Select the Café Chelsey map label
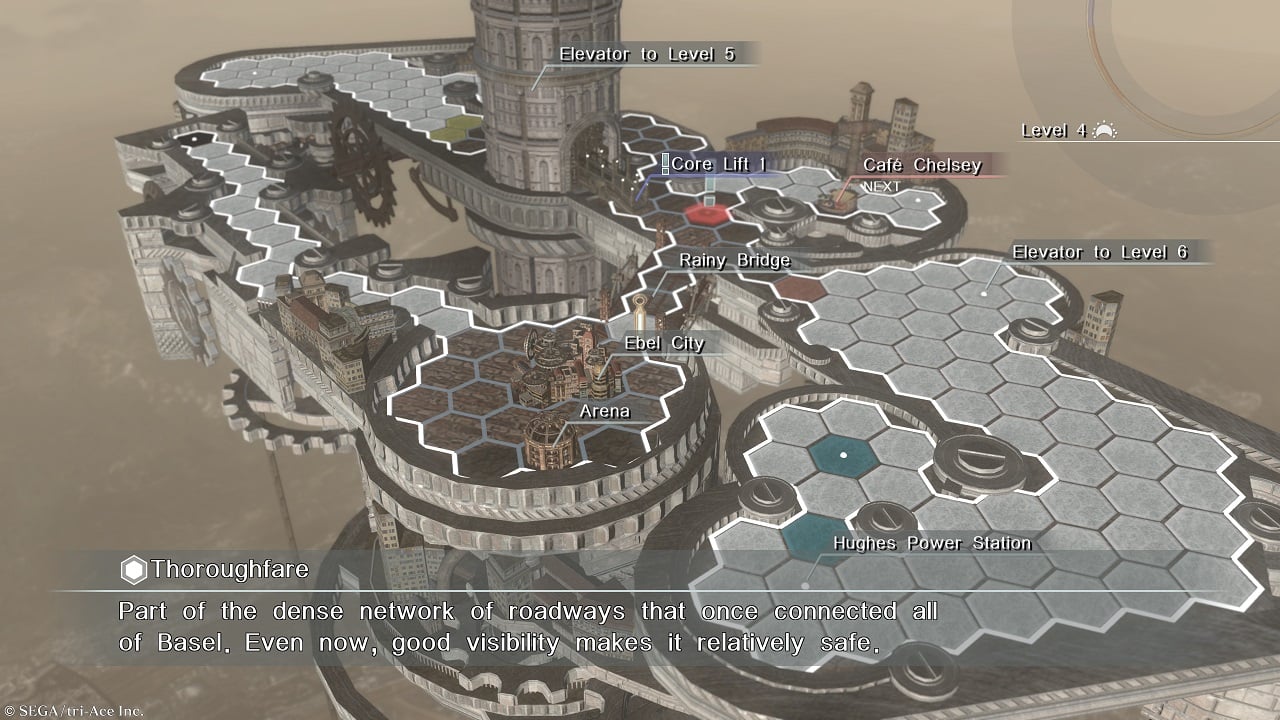Viewport: 1280px width, 720px height. click(x=921, y=165)
